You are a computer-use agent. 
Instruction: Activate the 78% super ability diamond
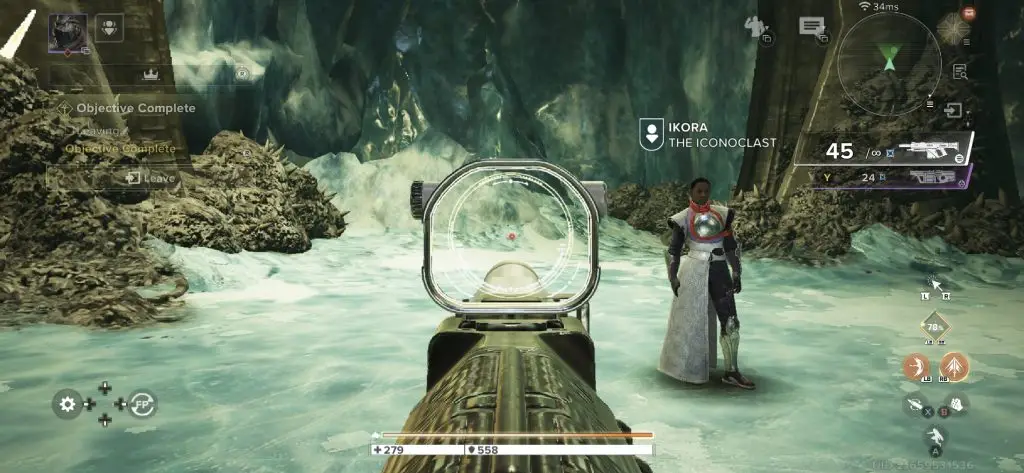coord(934,327)
